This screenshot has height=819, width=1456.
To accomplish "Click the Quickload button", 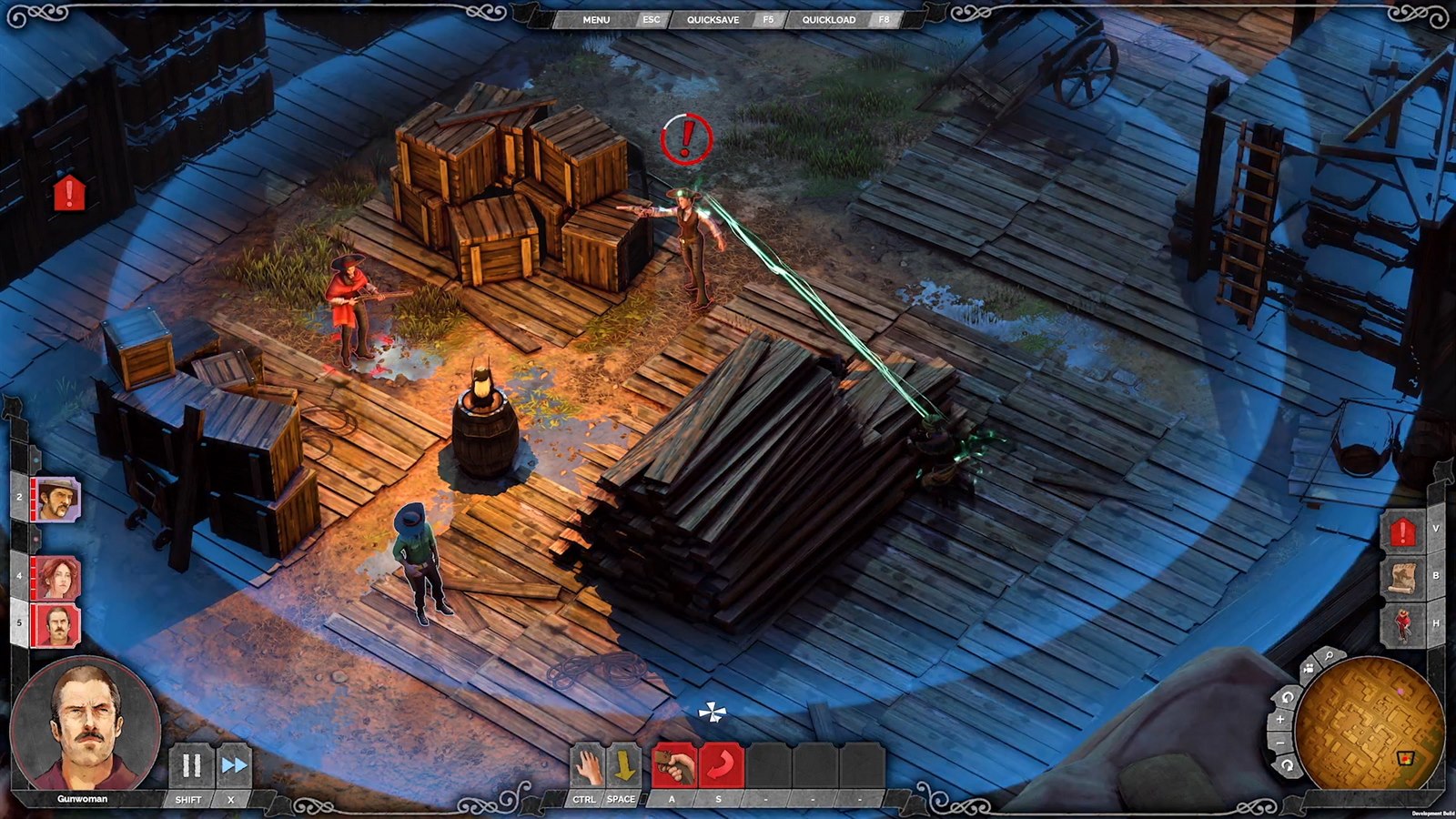I will [828, 19].
